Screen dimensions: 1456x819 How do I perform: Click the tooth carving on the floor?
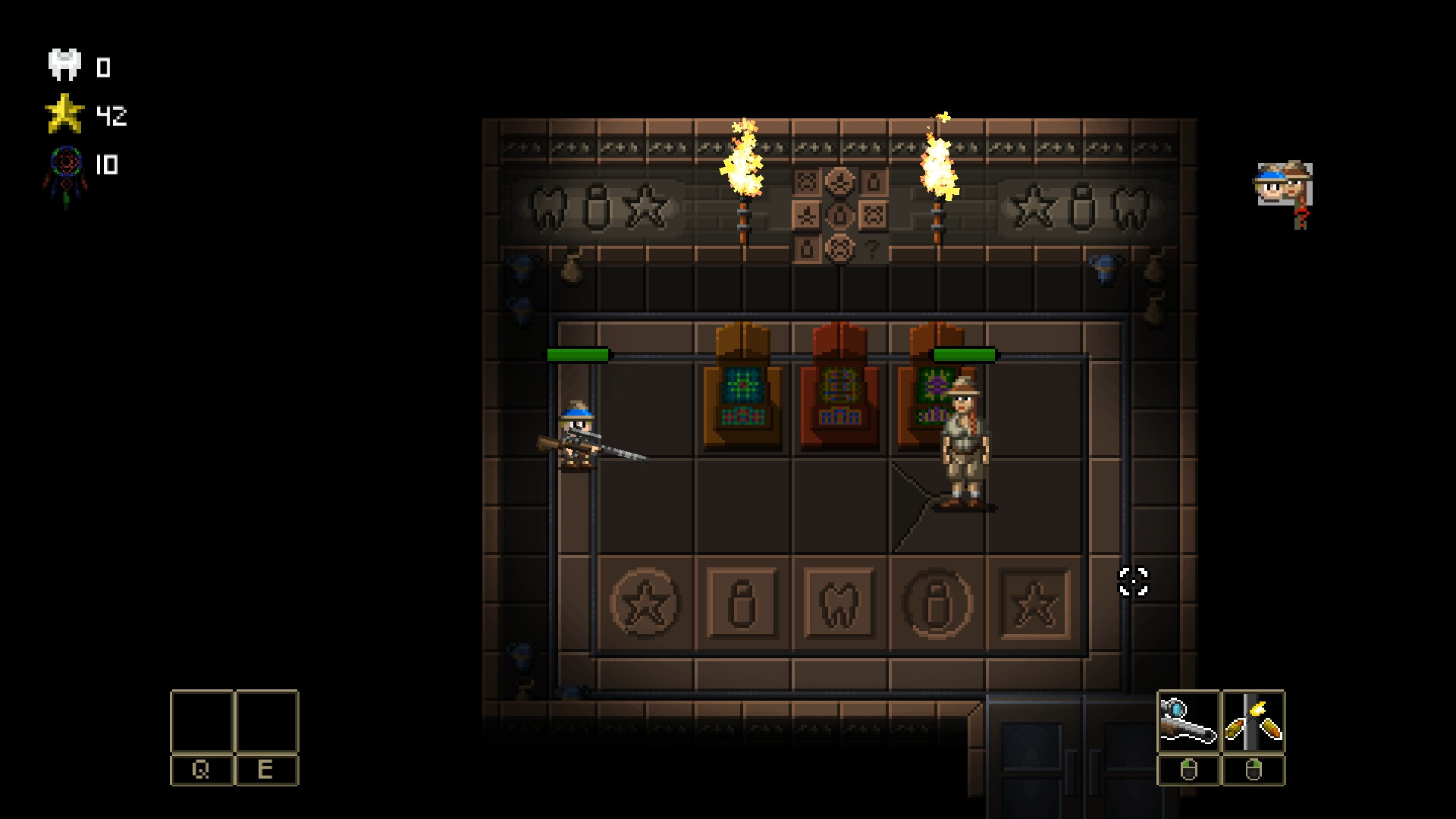[836, 603]
